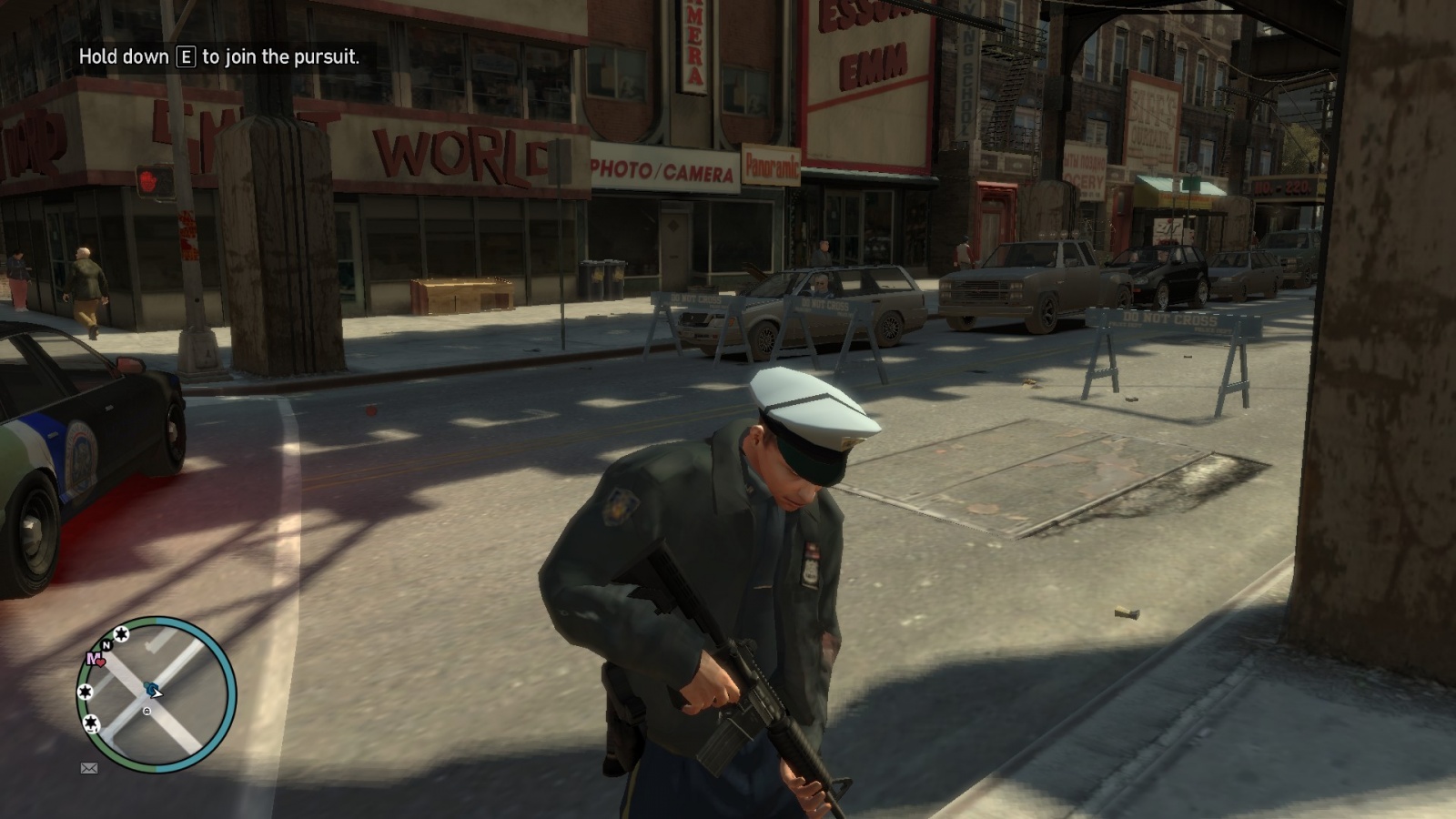Viewport: 1456px width, 819px height.
Task: Open the circular street minimap
Action: pos(157,694)
